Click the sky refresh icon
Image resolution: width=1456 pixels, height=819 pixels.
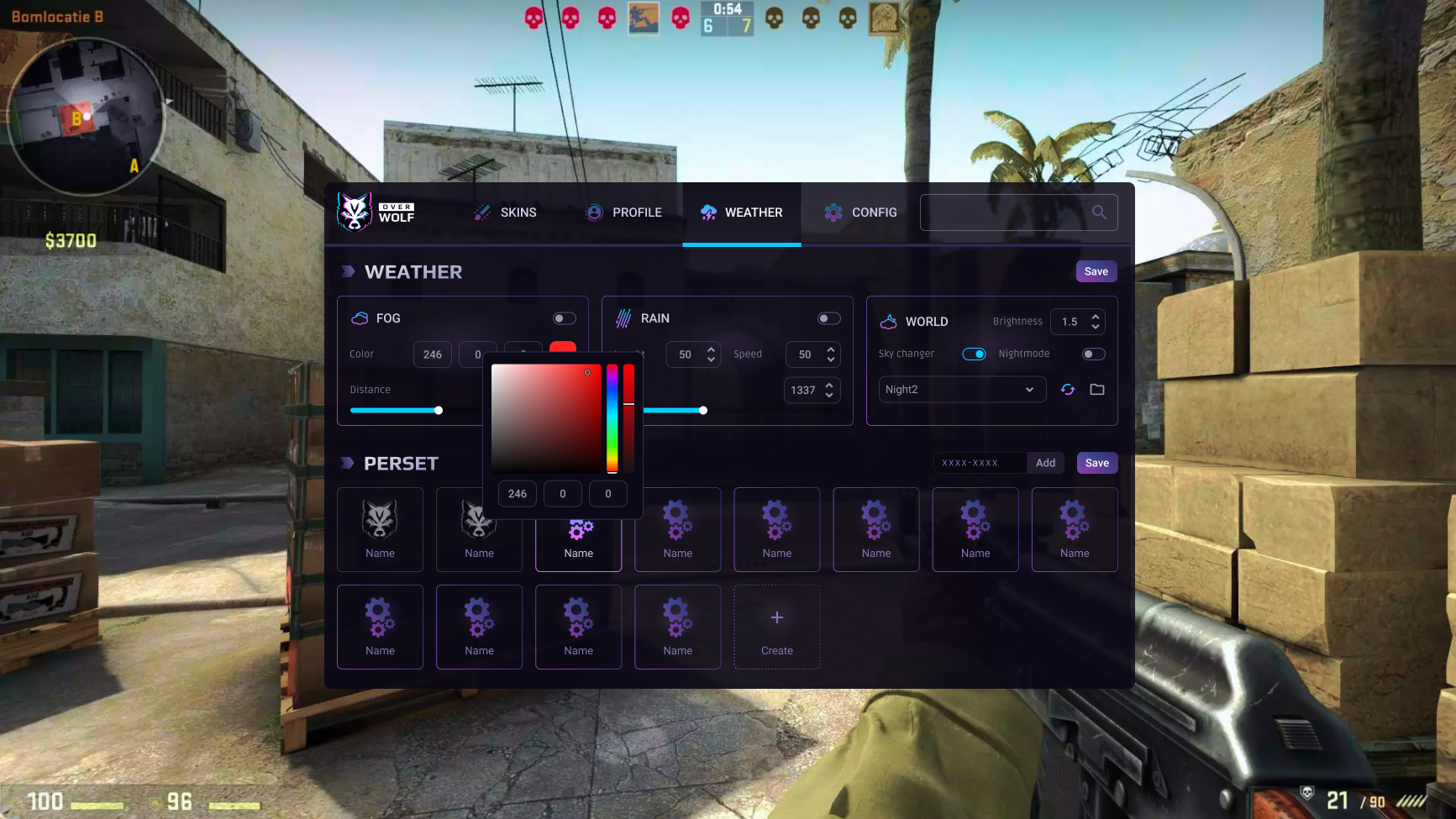point(1068,390)
